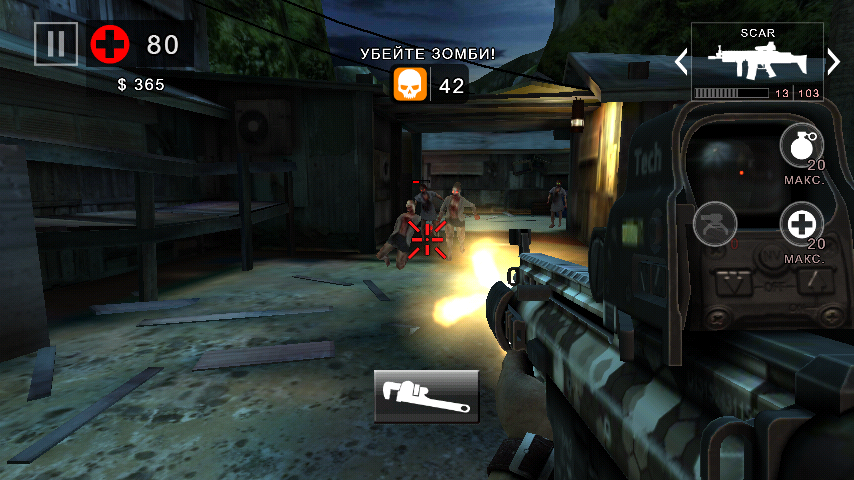Switch to the next weapon with right arrow
Viewport: 854px width, 480px height.
[834, 61]
